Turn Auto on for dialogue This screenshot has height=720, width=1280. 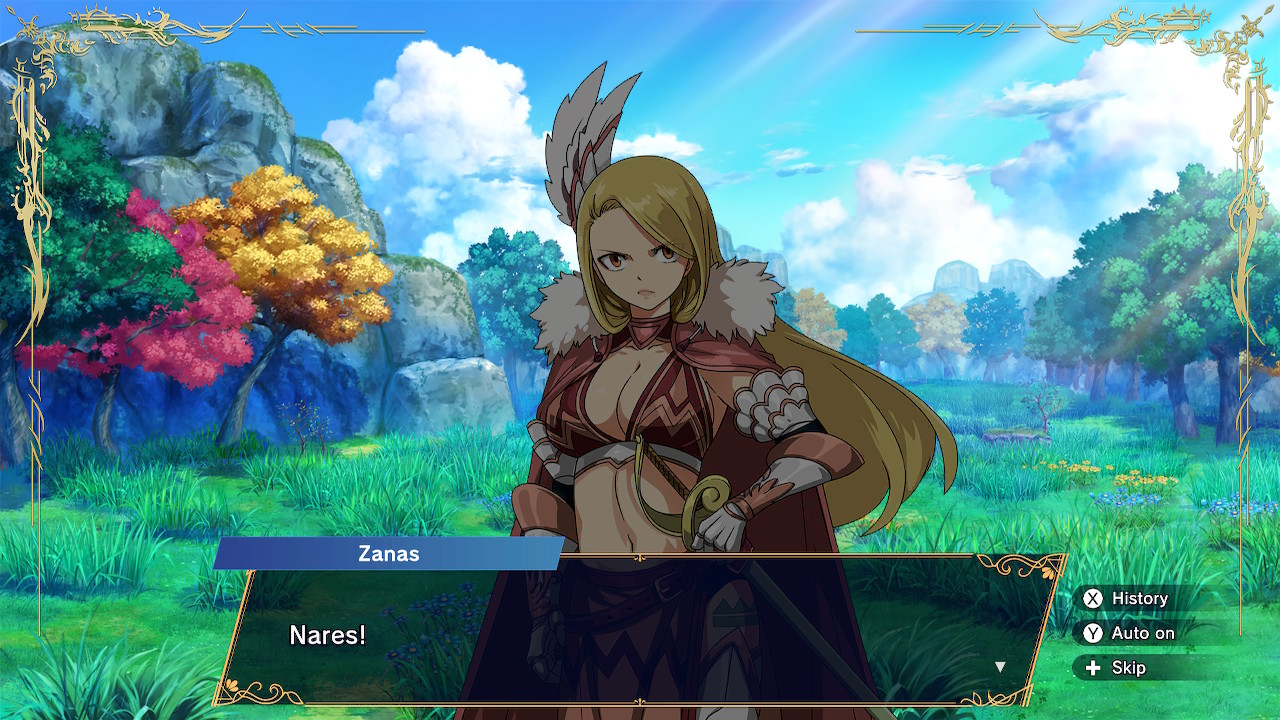(x=1129, y=633)
